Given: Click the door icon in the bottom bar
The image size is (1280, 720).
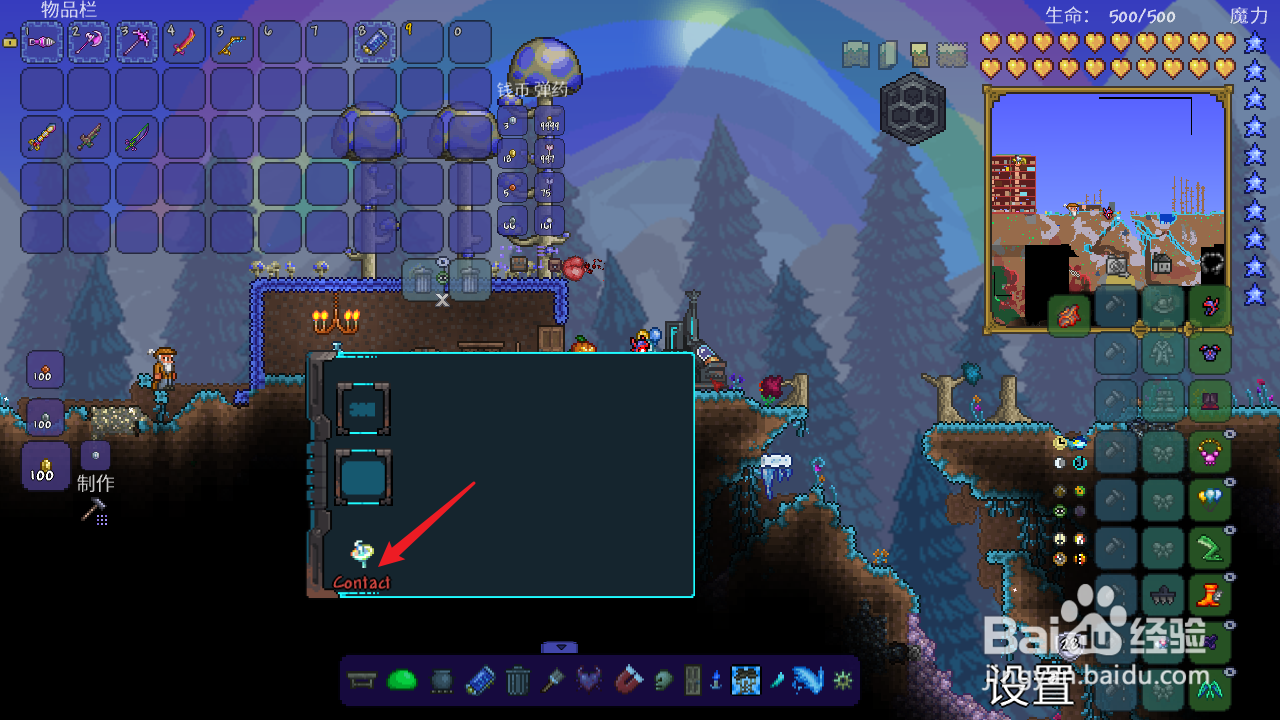Looking at the screenshot, I should click(692, 681).
